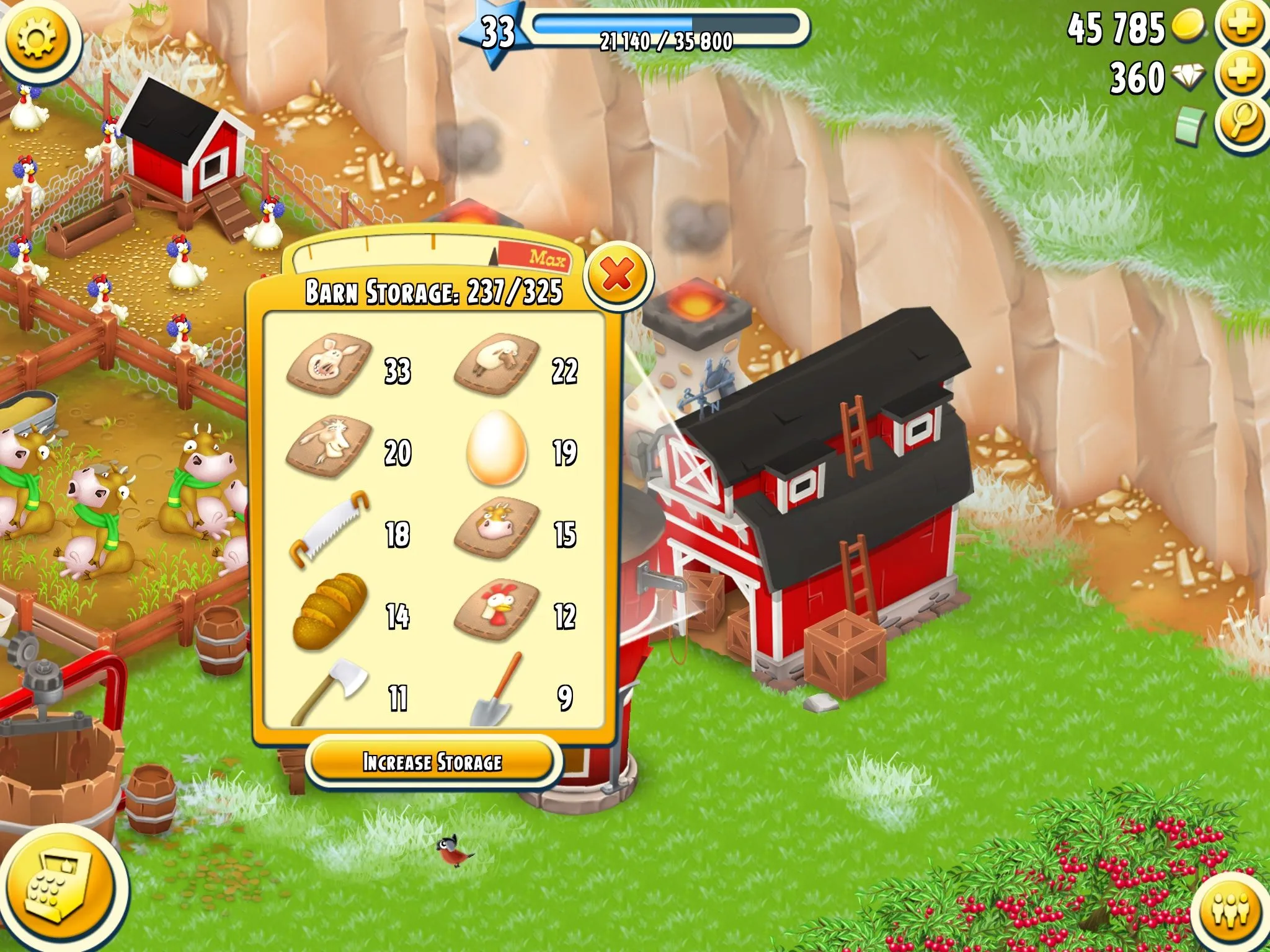1270x952 pixels.
Task: Close the Barn Storage window
Action: click(x=618, y=275)
